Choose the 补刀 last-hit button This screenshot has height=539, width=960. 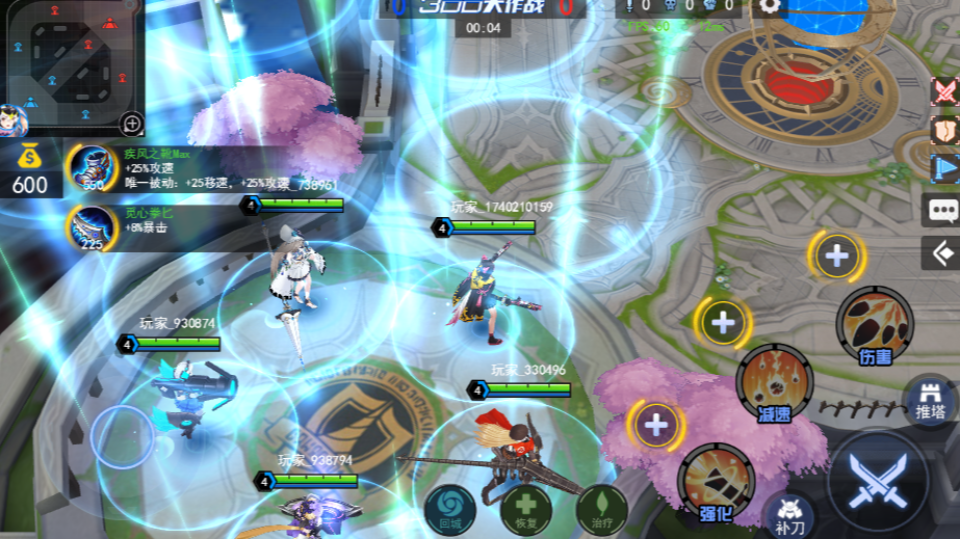(789, 515)
